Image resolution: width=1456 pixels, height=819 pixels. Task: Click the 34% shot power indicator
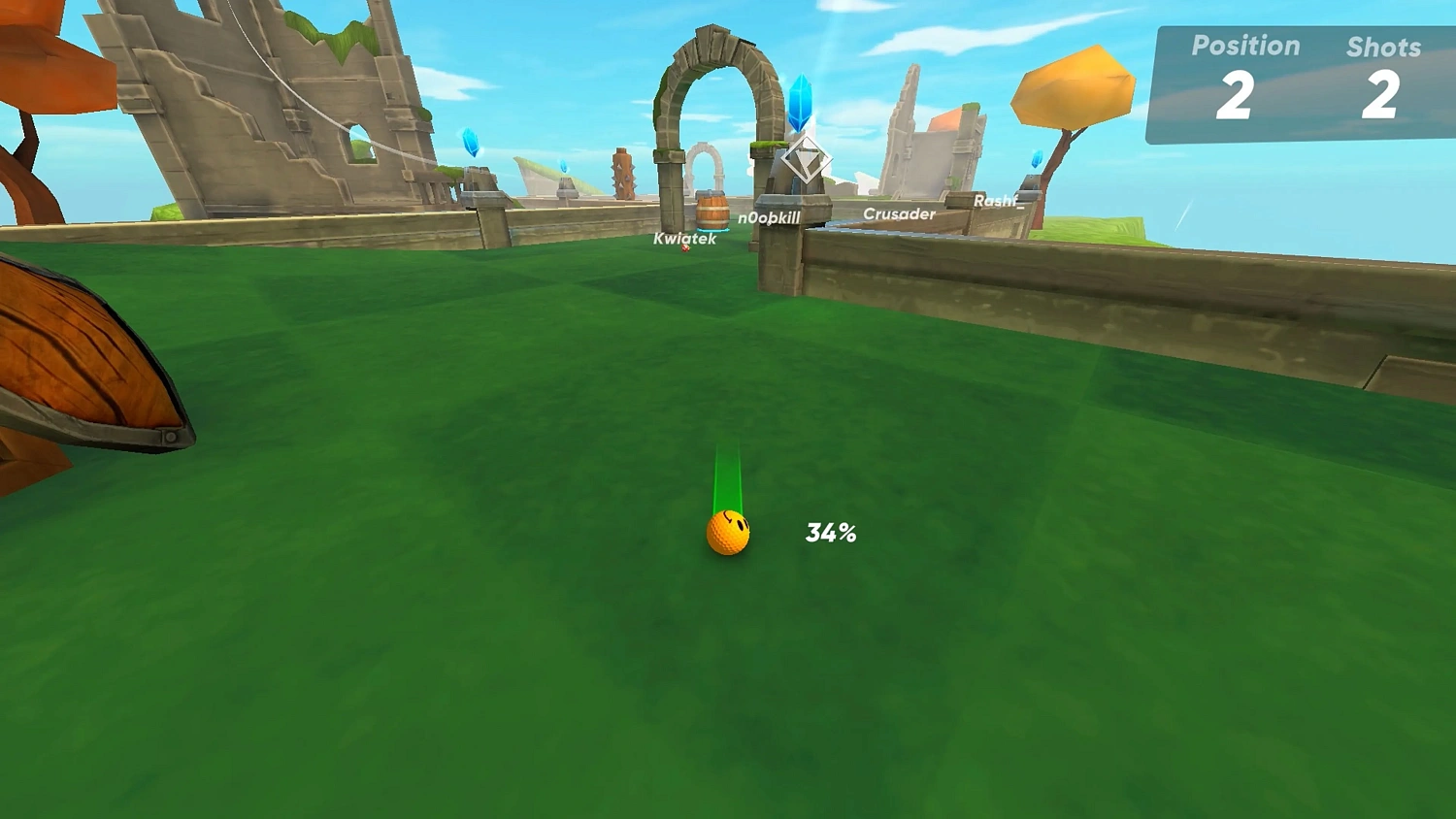pos(831,531)
